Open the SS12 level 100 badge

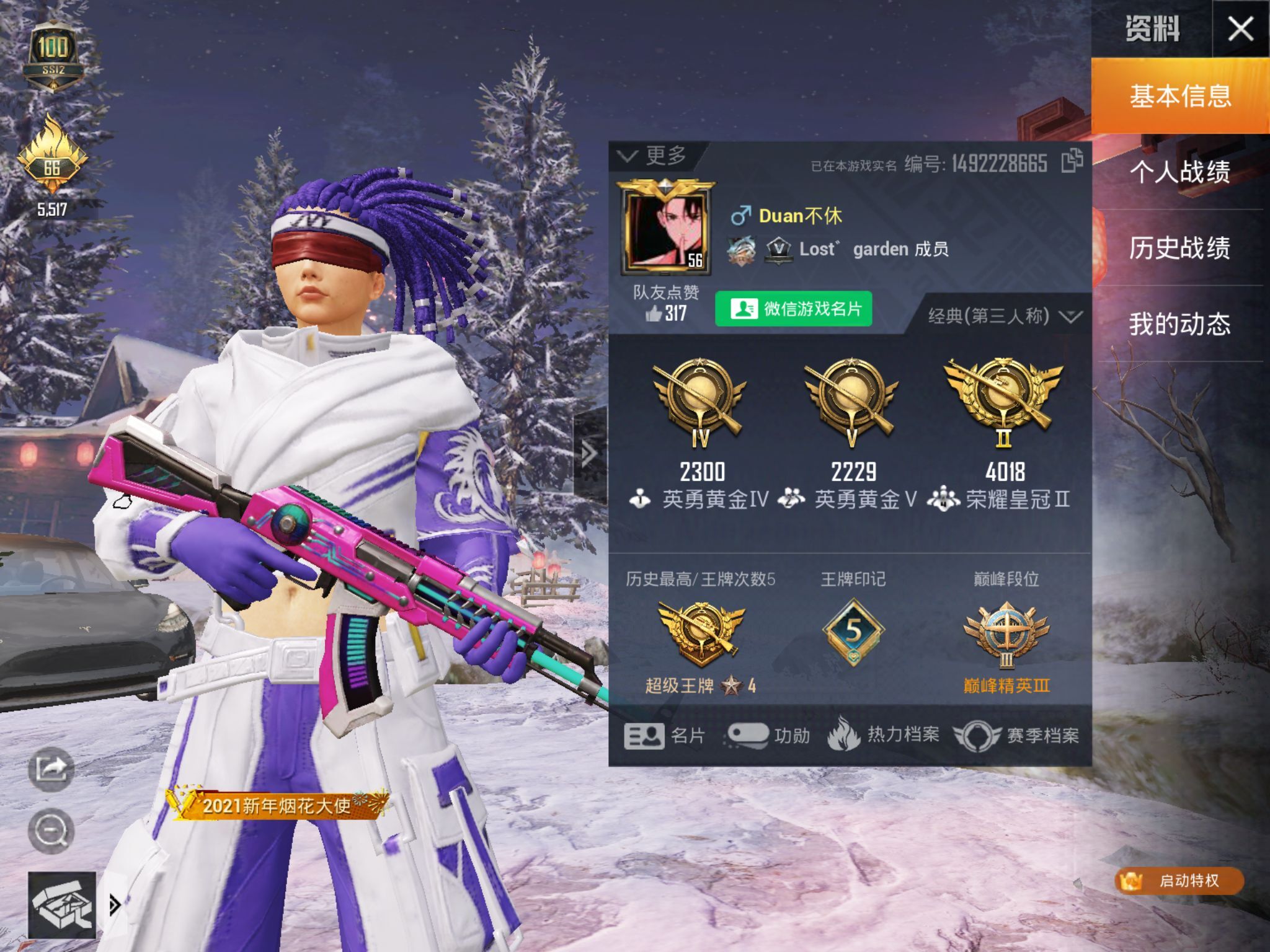pos(53,56)
